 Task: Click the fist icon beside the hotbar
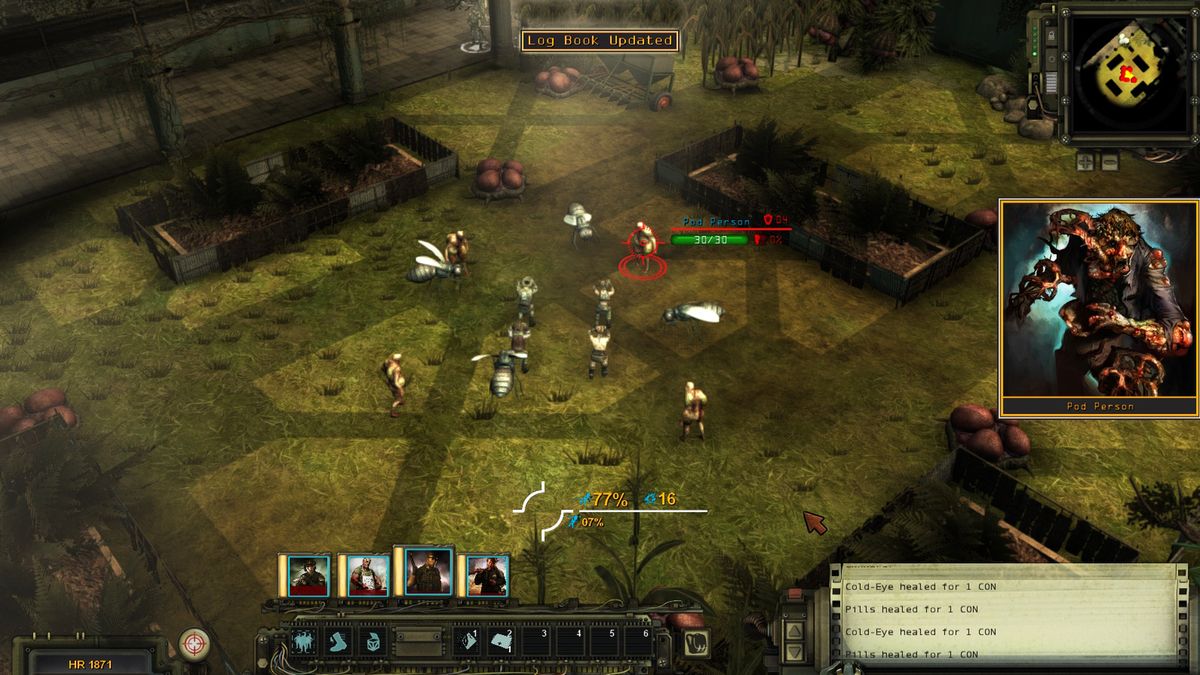click(696, 643)
